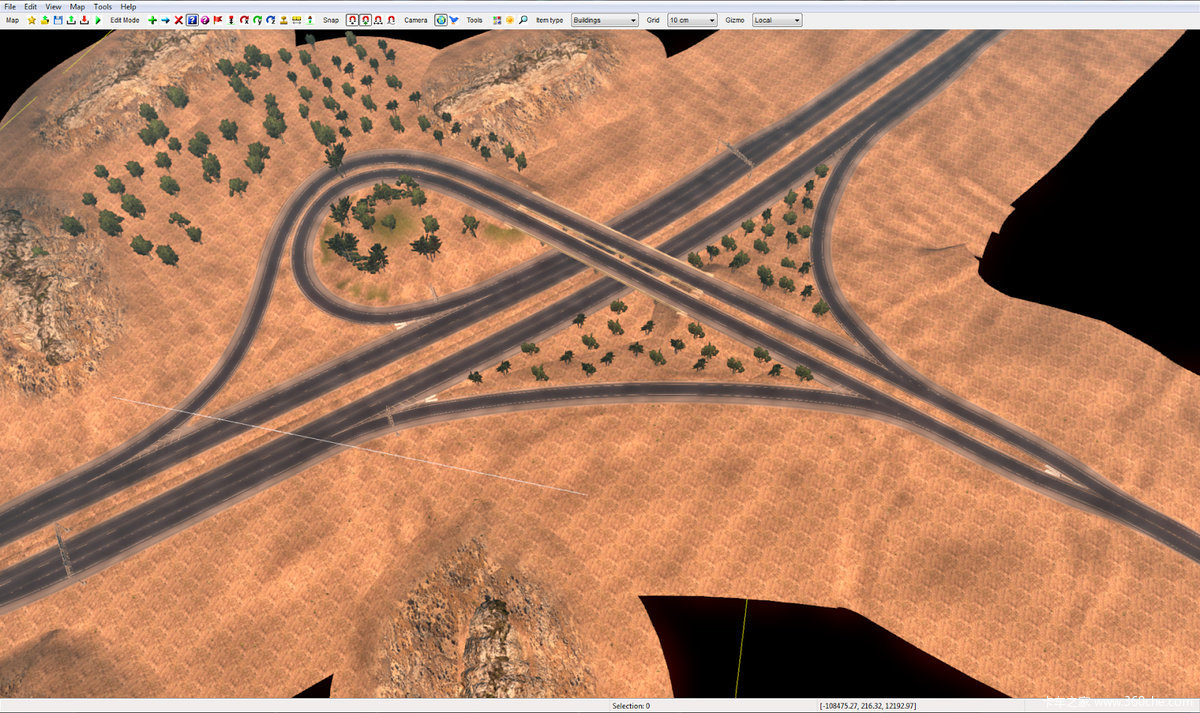Select the green plus add-item tool
The width and height of the screenshot is (1200, 713).
click(x=153, y=20)
